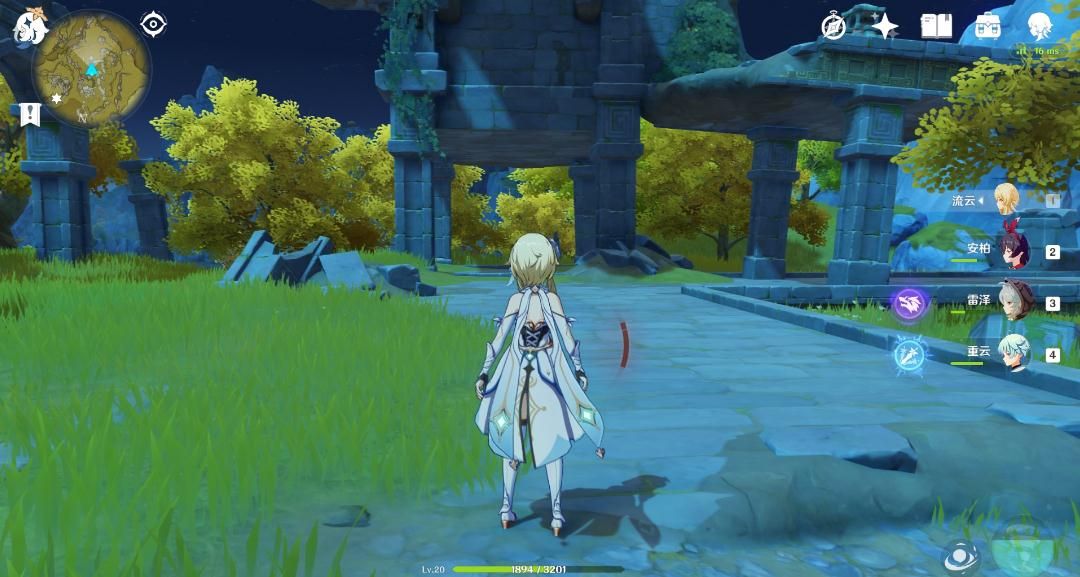Open the Adventurer Handbook book icon
This screenshot has width=1080, height=577.
click(x=936, y=27)
